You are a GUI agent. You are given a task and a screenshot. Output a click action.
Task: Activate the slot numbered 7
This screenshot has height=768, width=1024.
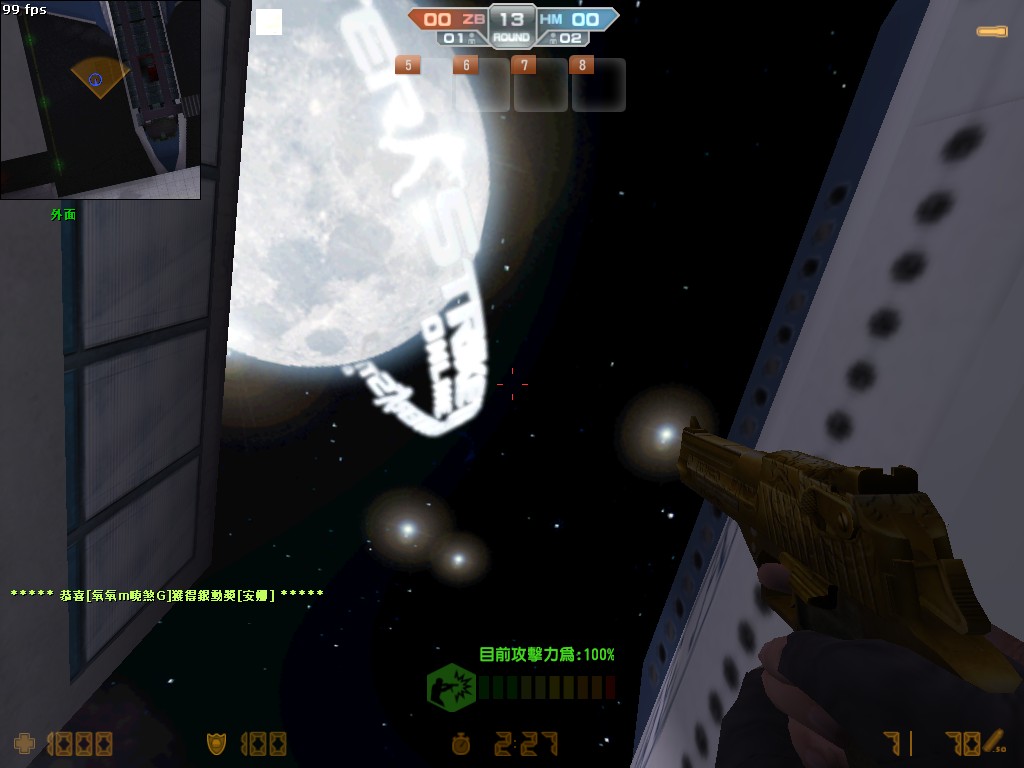click(x=542, y=84)
